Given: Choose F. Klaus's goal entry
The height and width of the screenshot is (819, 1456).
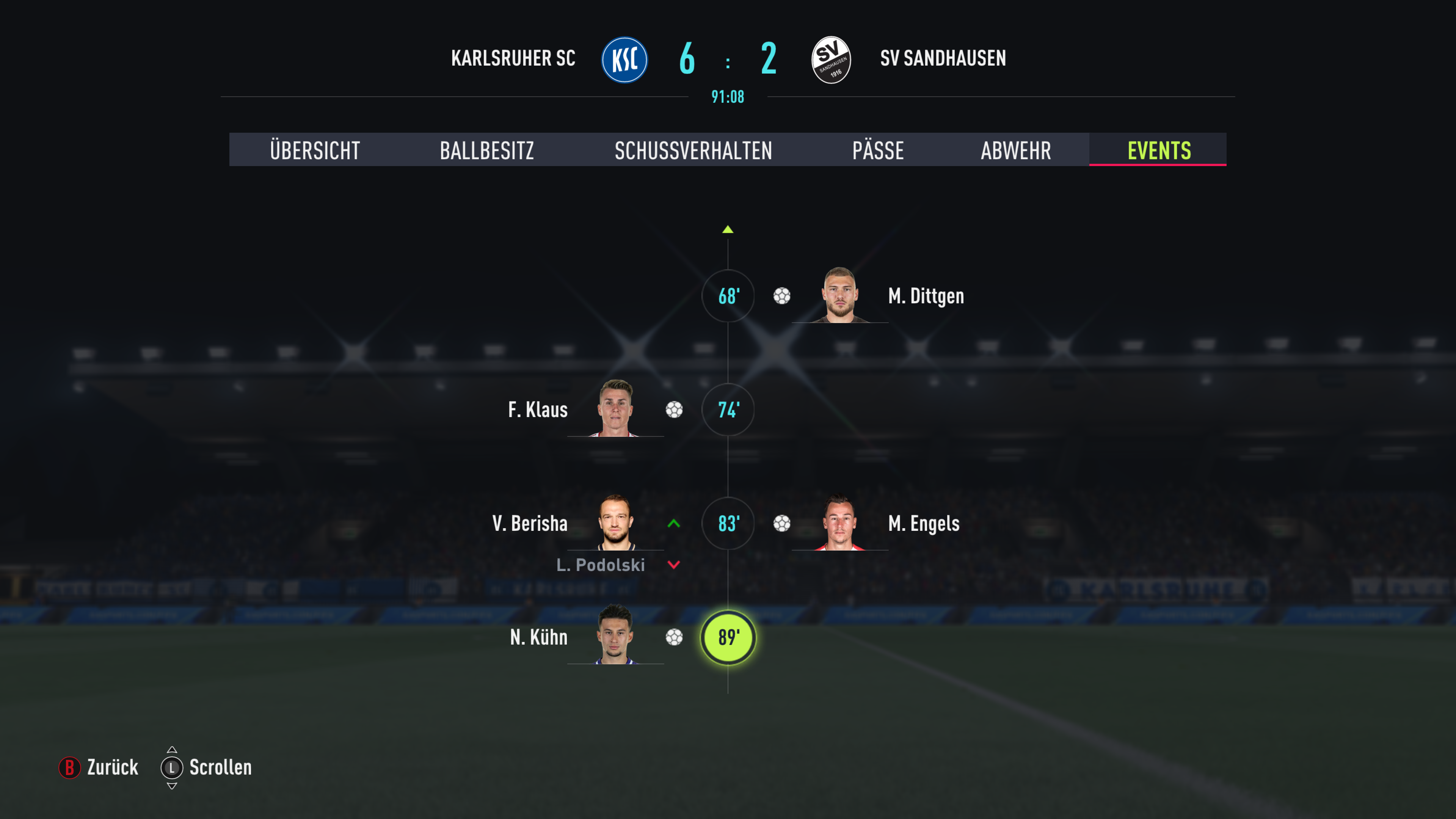Looking at the screenshot, I should [x=538, y=410].
